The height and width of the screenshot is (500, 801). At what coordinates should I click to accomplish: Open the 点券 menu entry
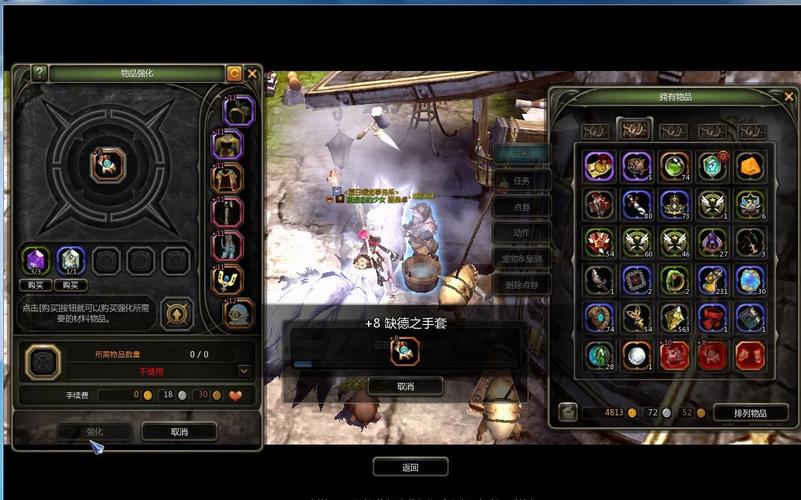pyautogui.click(x=521, y=207)
